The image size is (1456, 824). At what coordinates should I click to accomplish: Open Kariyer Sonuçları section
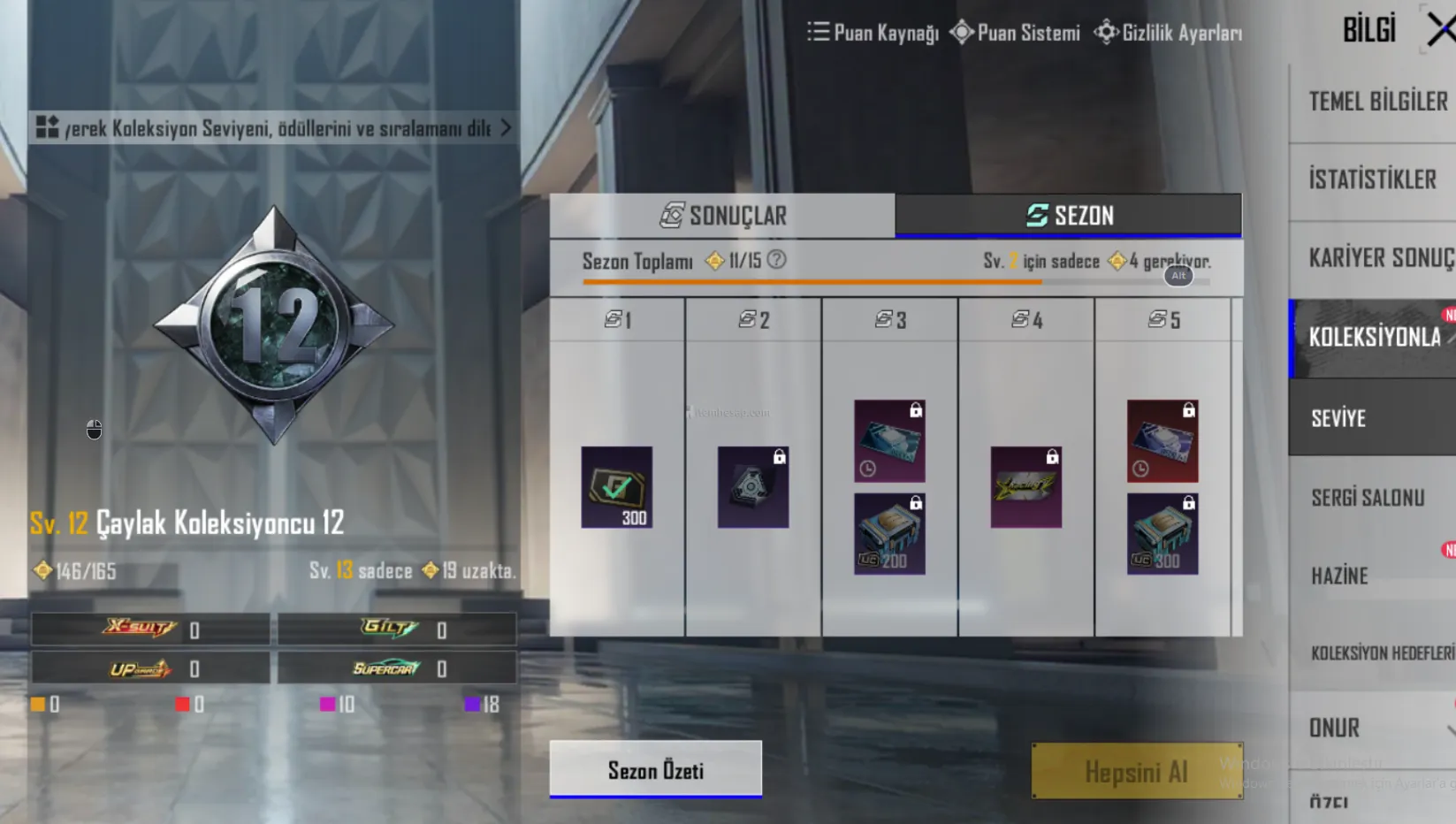(1377, 258)
